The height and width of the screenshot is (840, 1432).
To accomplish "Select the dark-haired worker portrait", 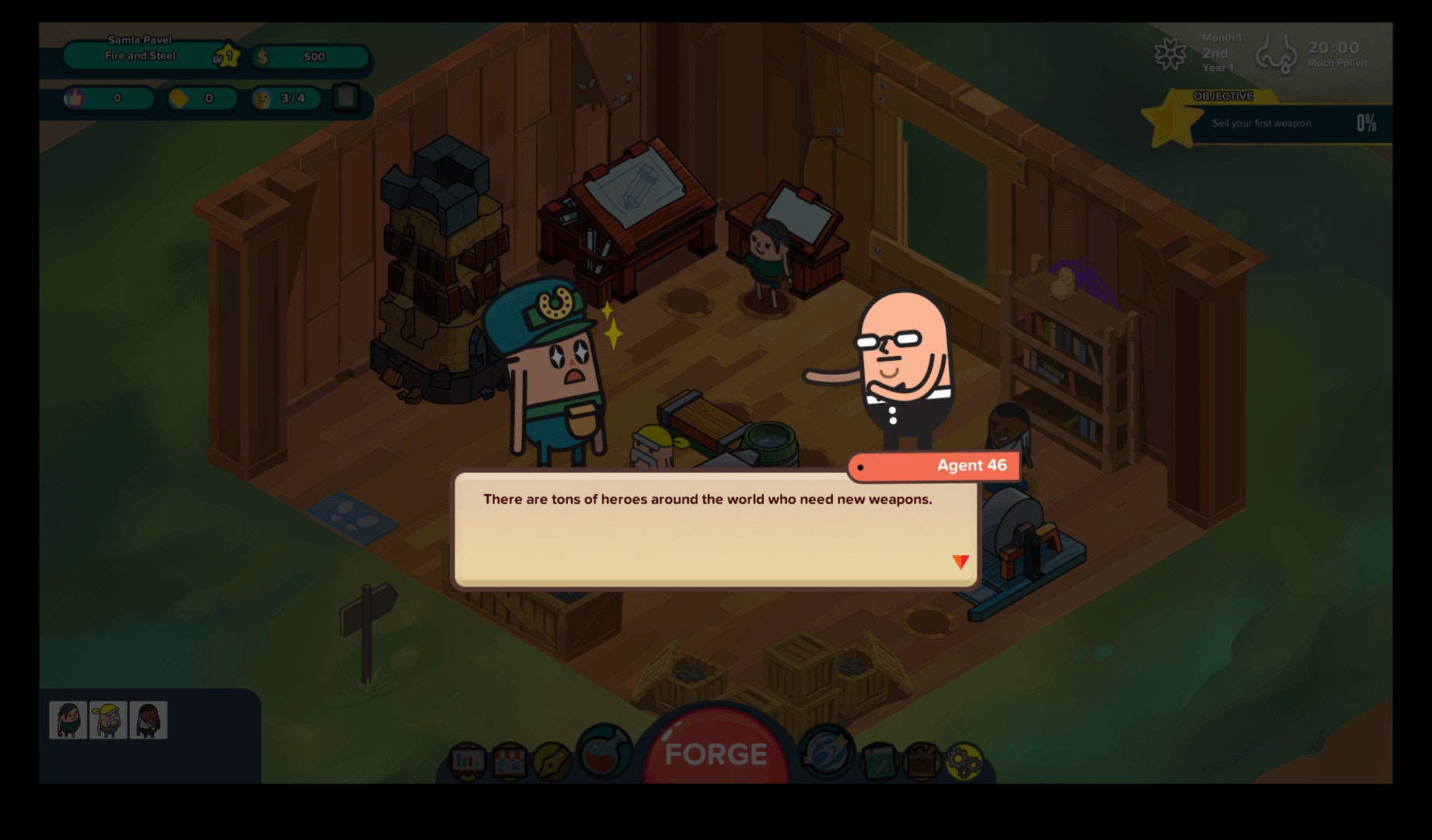I will tap(149, 720).
